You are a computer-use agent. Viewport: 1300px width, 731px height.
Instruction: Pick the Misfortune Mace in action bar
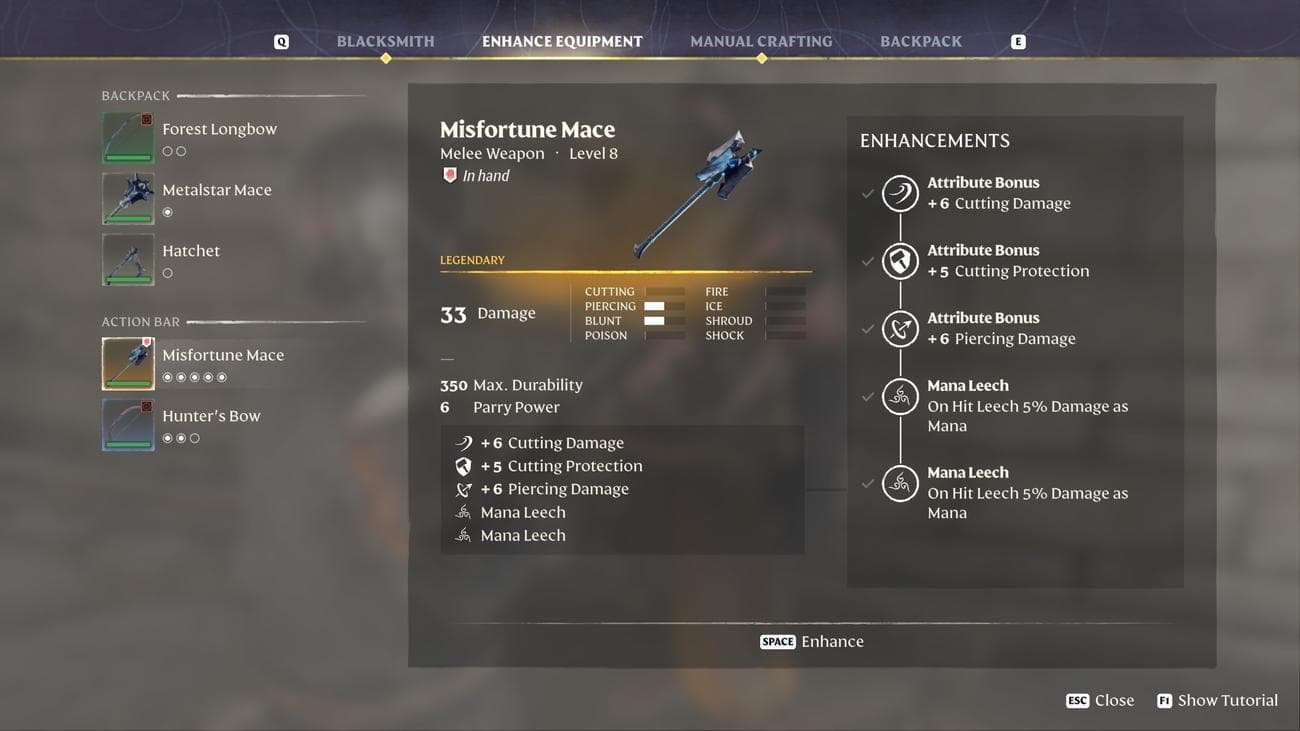(x=222, y=356)
